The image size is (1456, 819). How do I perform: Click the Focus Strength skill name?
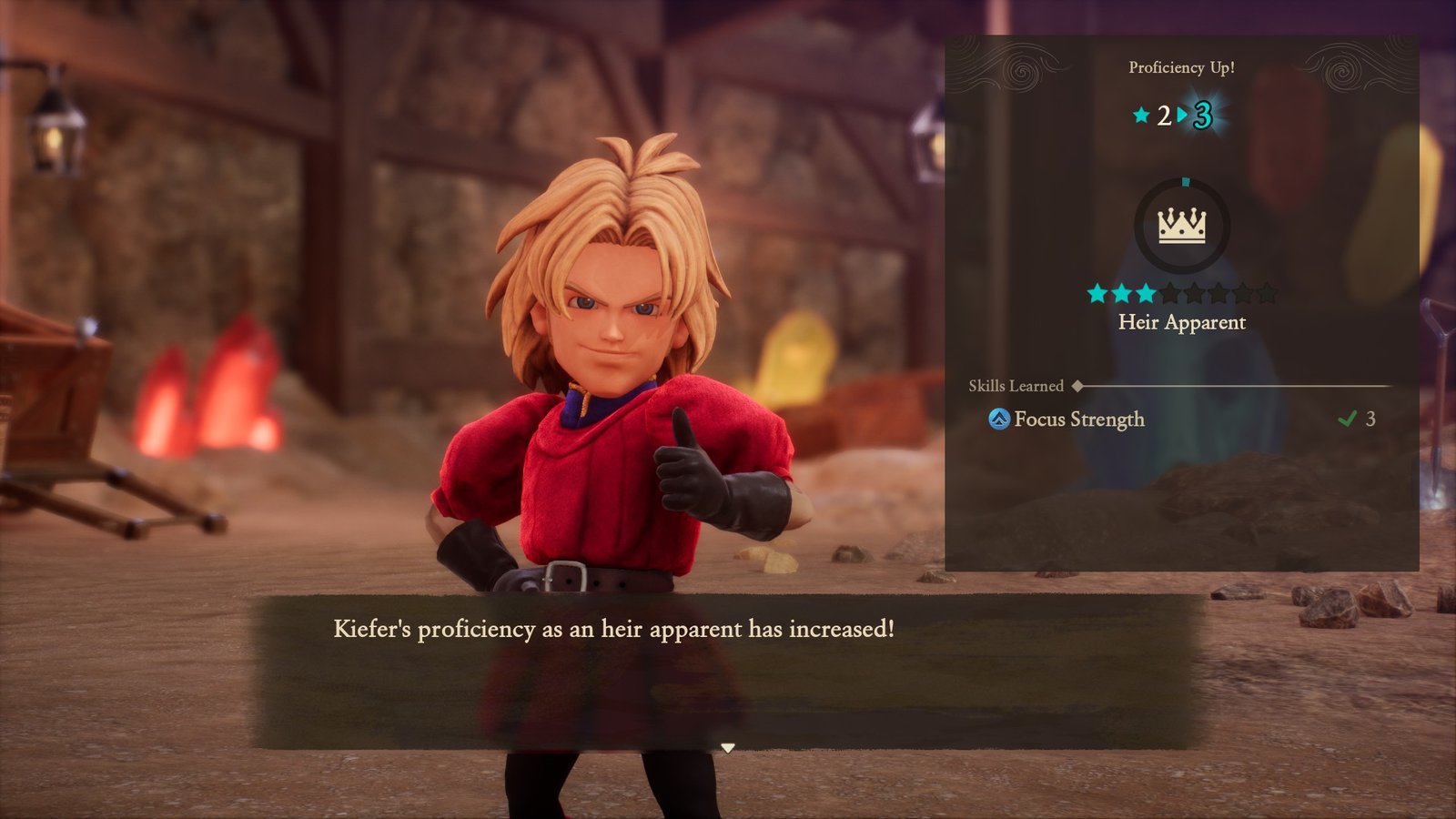[1078, 420]
